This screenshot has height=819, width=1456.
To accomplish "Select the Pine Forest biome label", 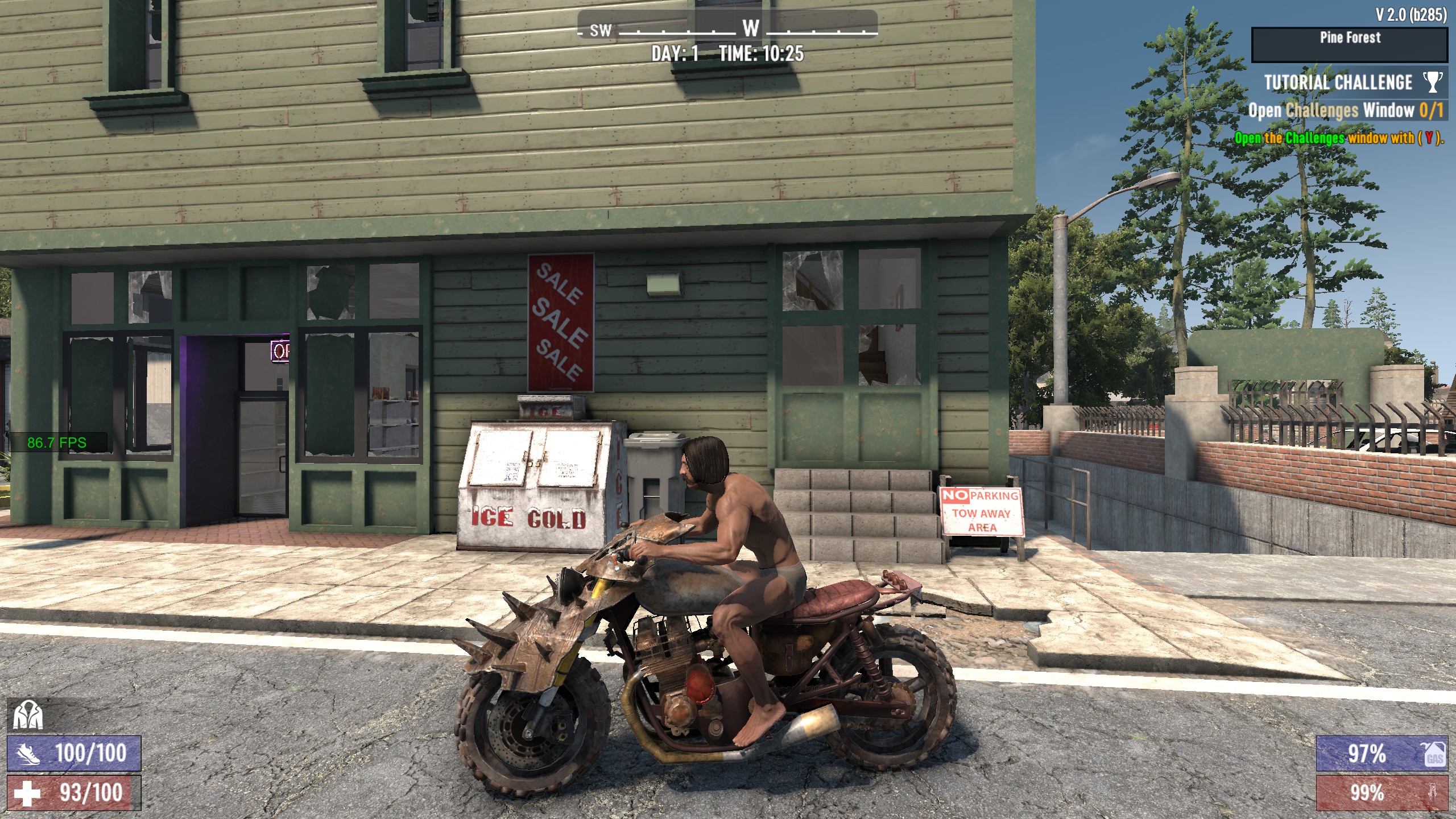I will 1350,38.
